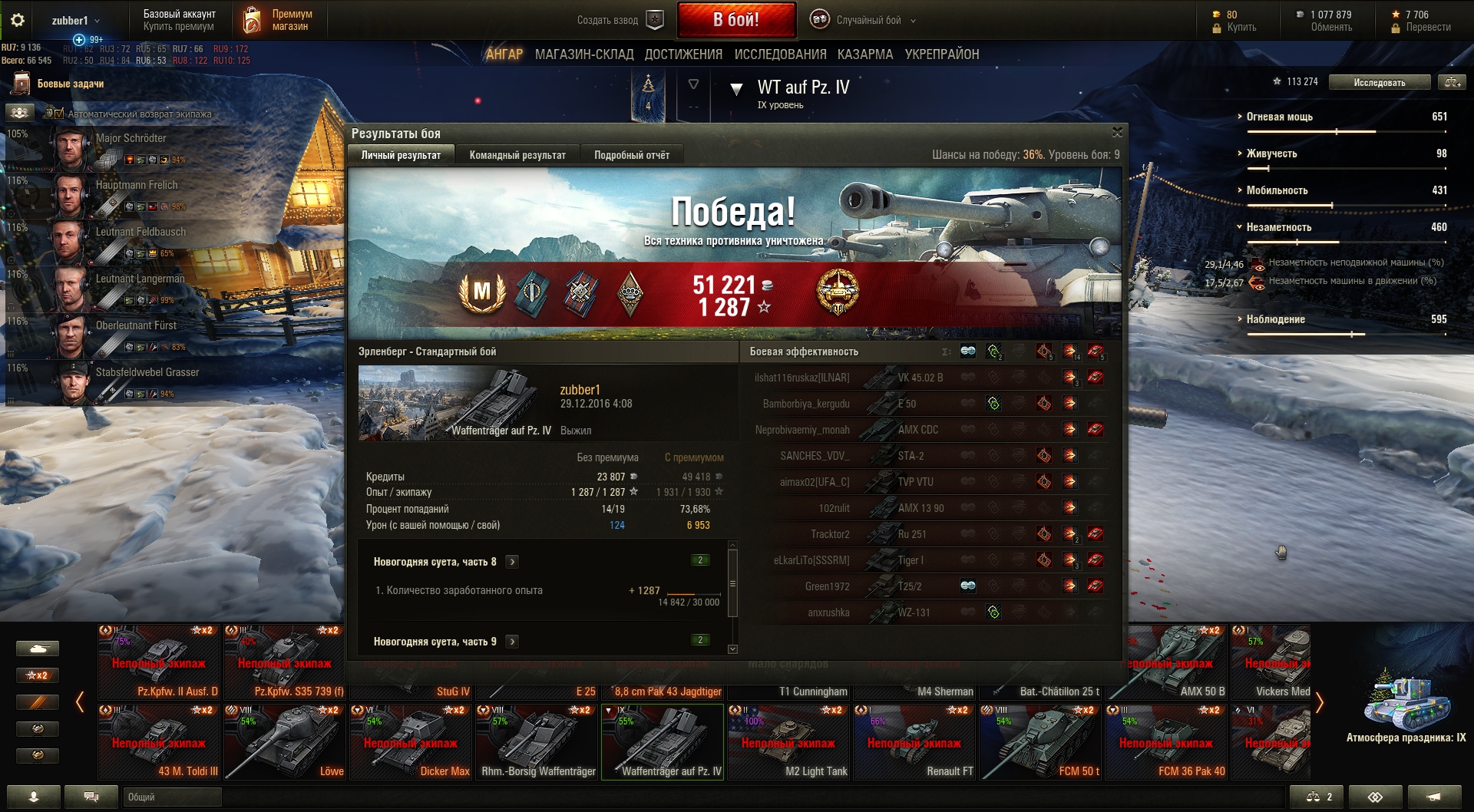Open the МАГАЗИН-СКЛАД menu
1474x812 pixels.
583,54
